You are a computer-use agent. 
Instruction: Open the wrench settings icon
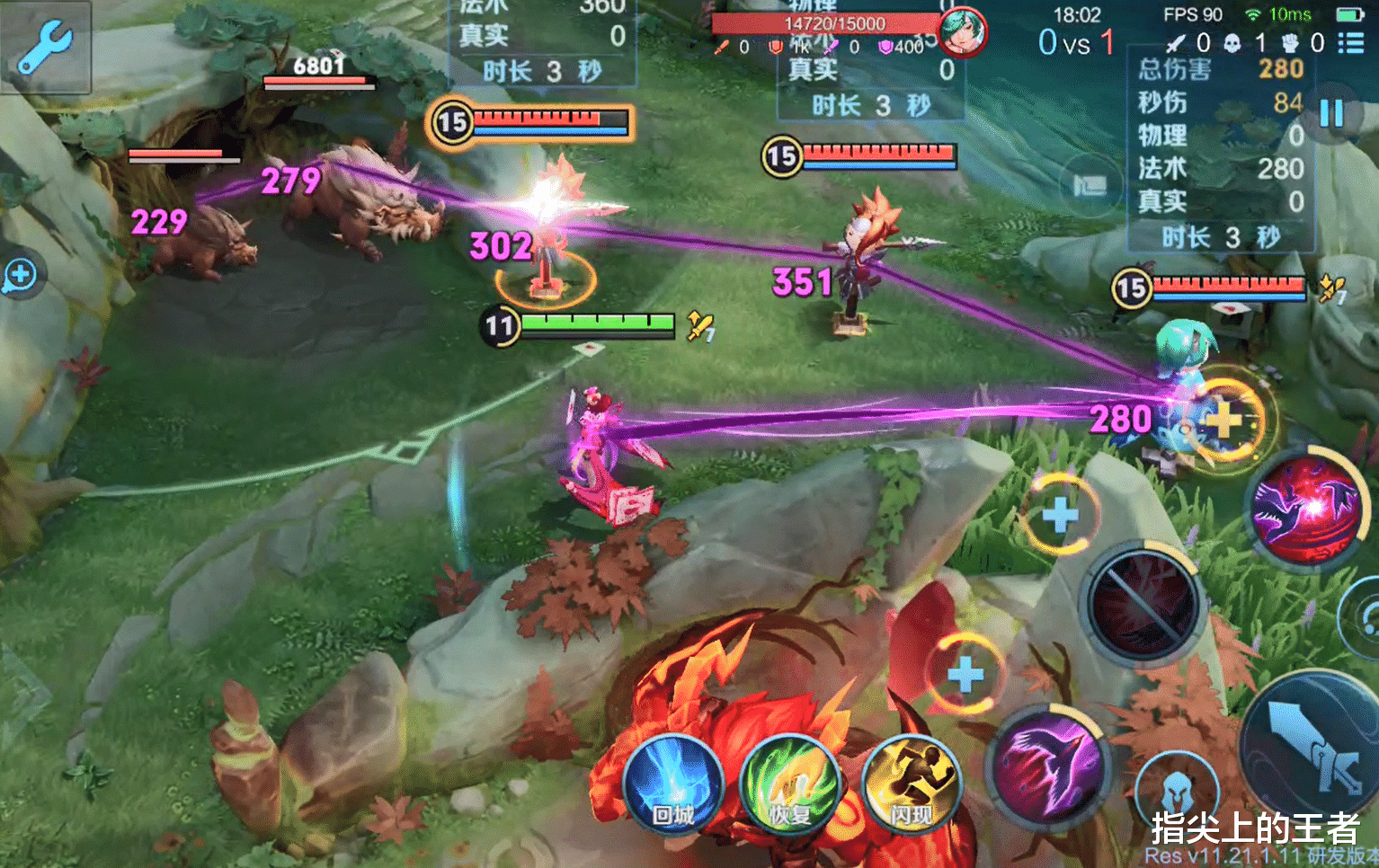click(45, 47)
